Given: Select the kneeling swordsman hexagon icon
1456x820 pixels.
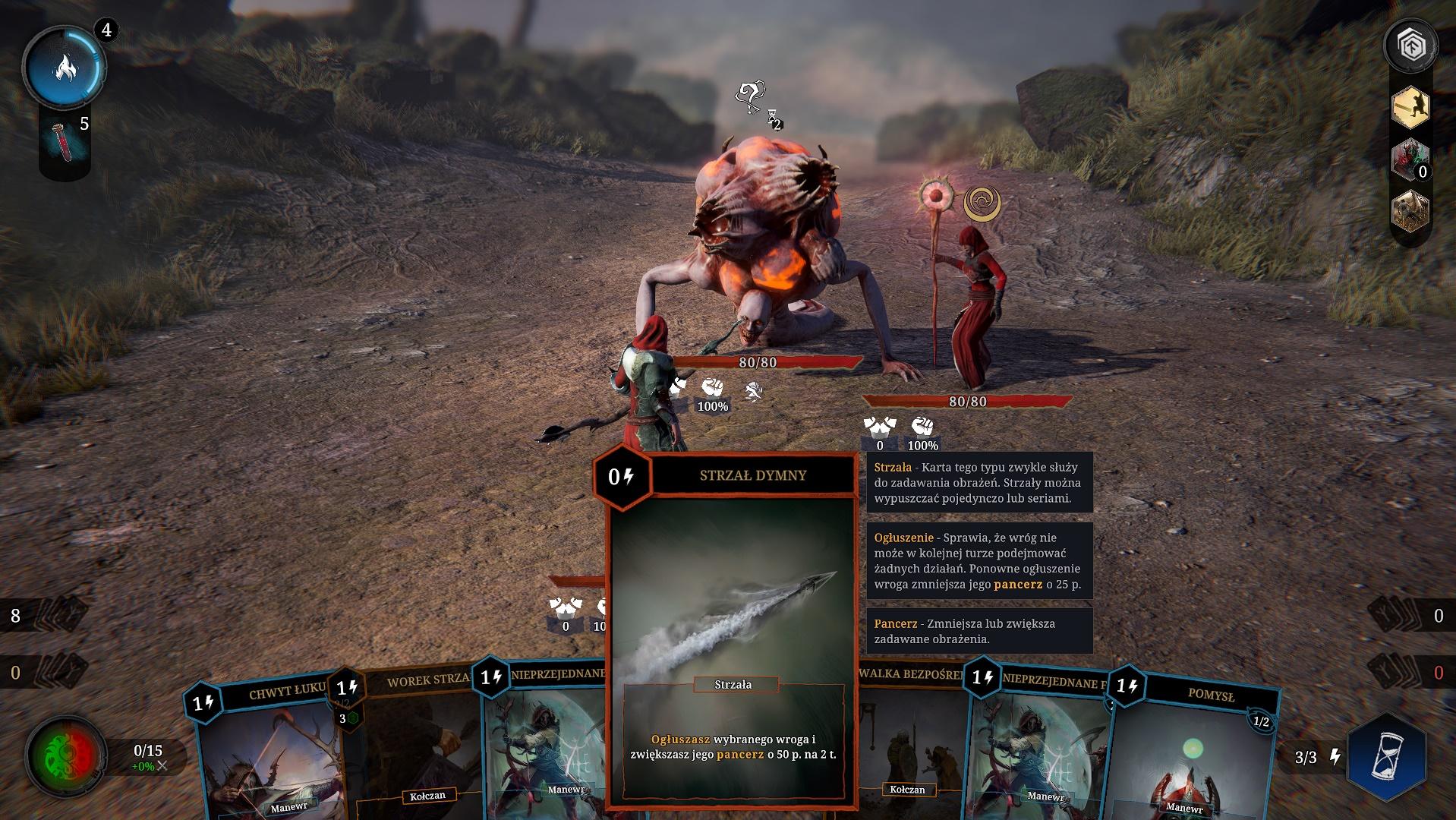Looking at the screenshot, I should [1410, 108].
